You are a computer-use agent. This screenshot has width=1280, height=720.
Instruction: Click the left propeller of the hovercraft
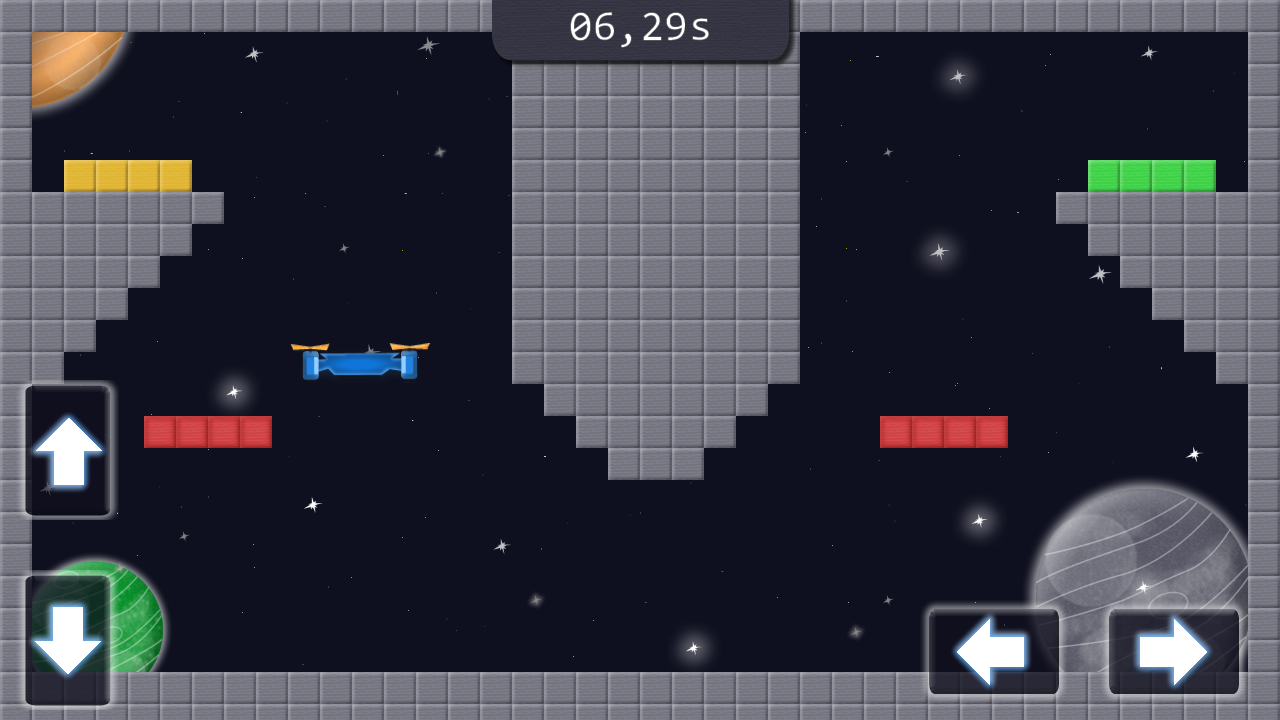point(312,345)
